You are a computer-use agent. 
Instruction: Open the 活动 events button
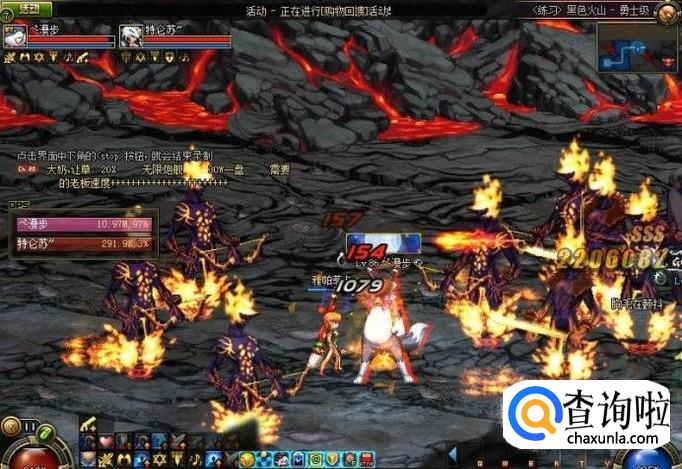pyautogui.click(x=28, y=9)
